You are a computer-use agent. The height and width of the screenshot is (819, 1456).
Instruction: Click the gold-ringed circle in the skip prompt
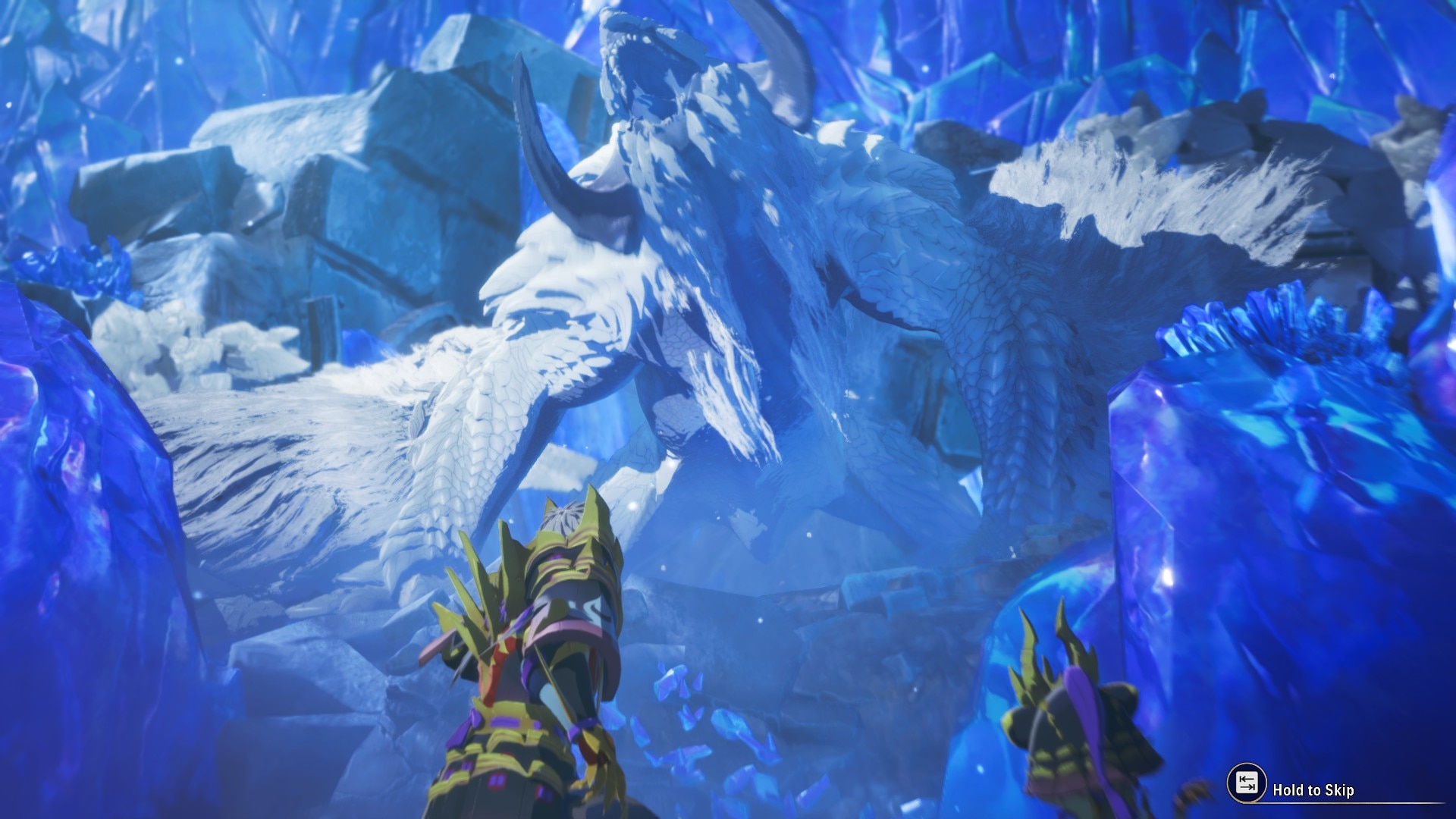tap(1247, 782)
